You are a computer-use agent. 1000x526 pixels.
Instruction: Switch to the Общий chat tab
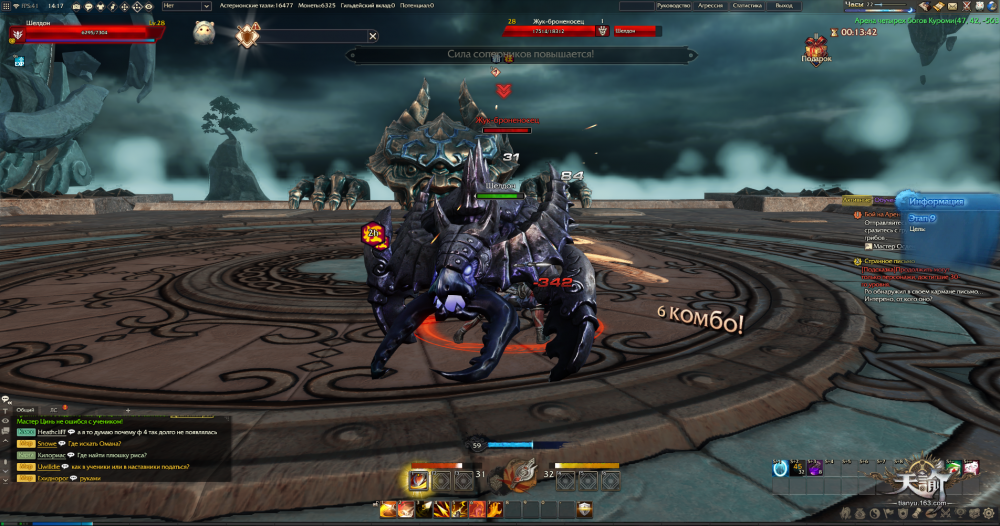(x=26, y=410)
